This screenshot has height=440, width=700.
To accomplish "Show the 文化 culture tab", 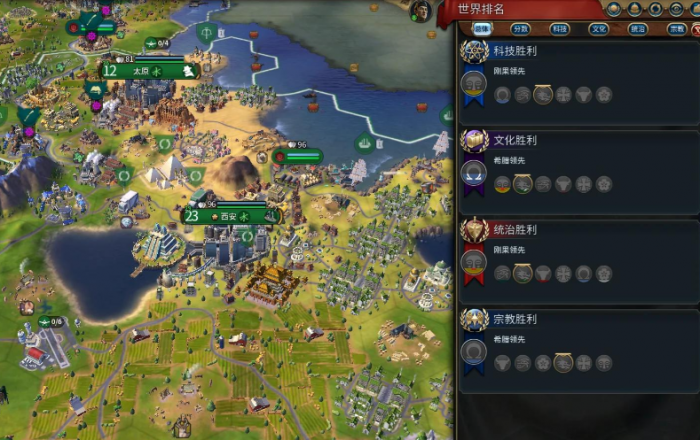I will [x=598, y=29].
